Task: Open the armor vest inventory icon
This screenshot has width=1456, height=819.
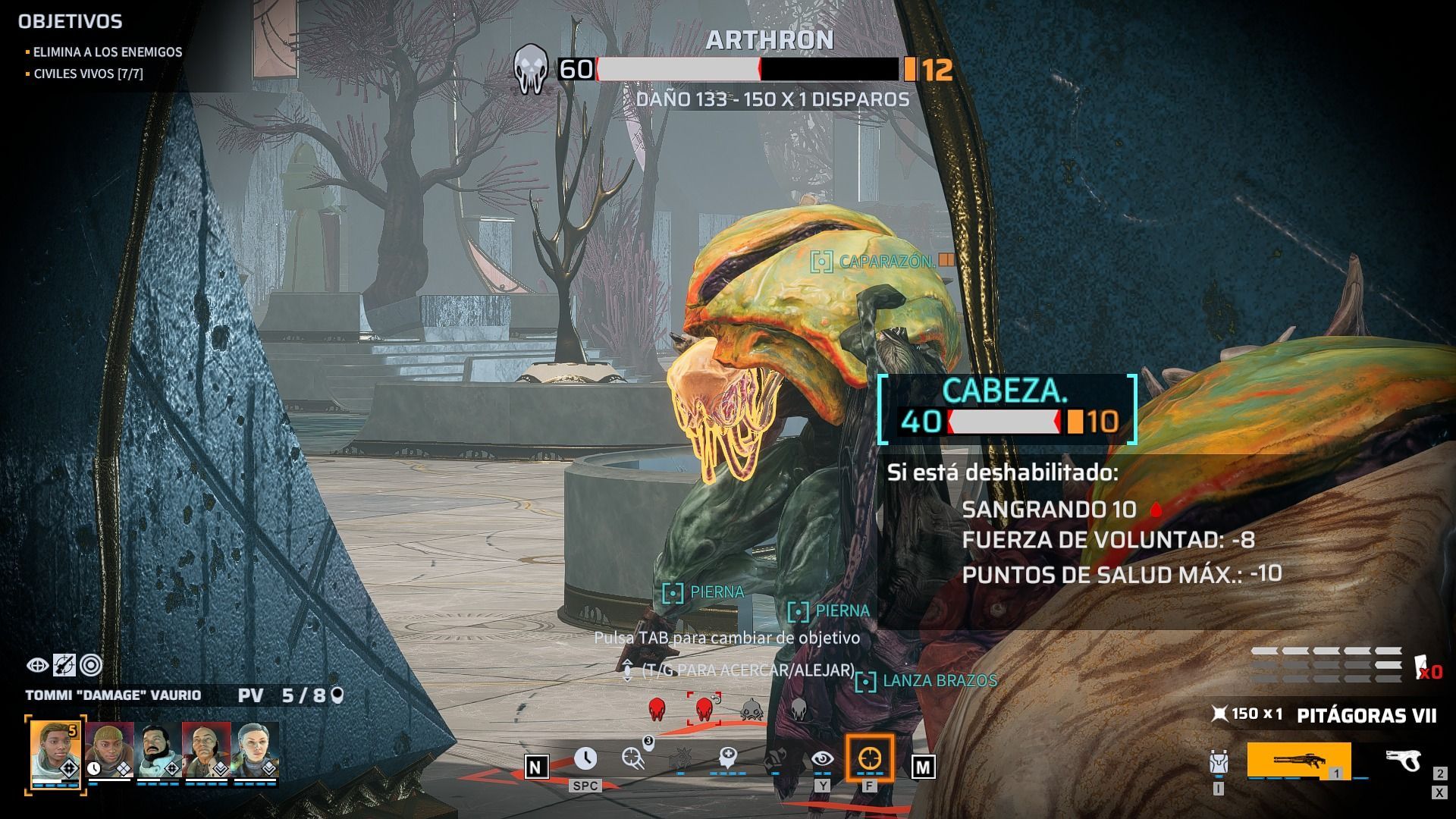Action: [x=1219, y=763]
